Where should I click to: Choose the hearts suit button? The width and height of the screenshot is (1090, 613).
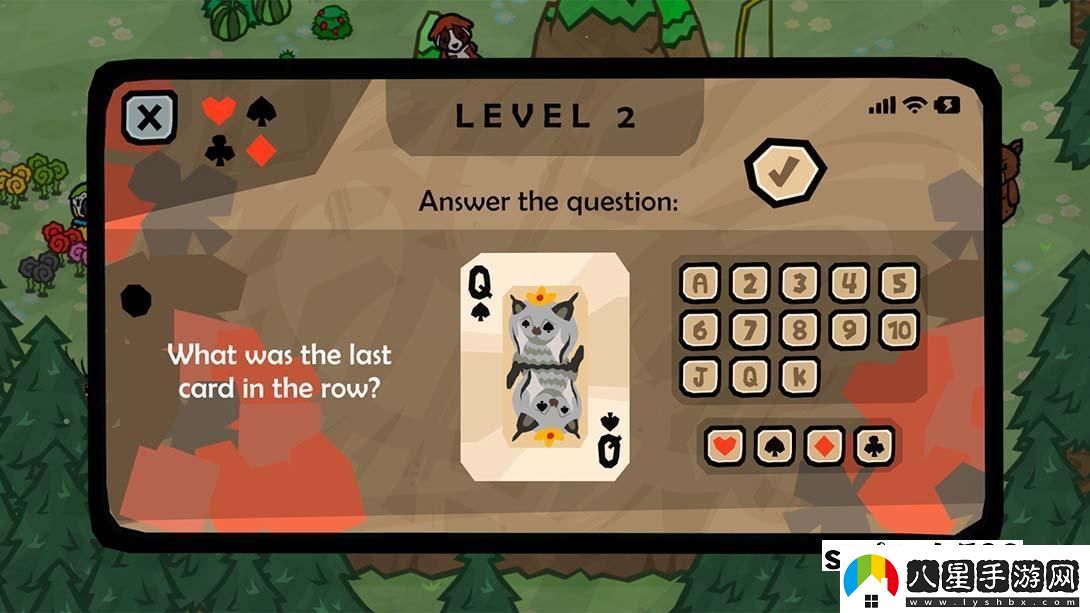(x=724, y=445)
